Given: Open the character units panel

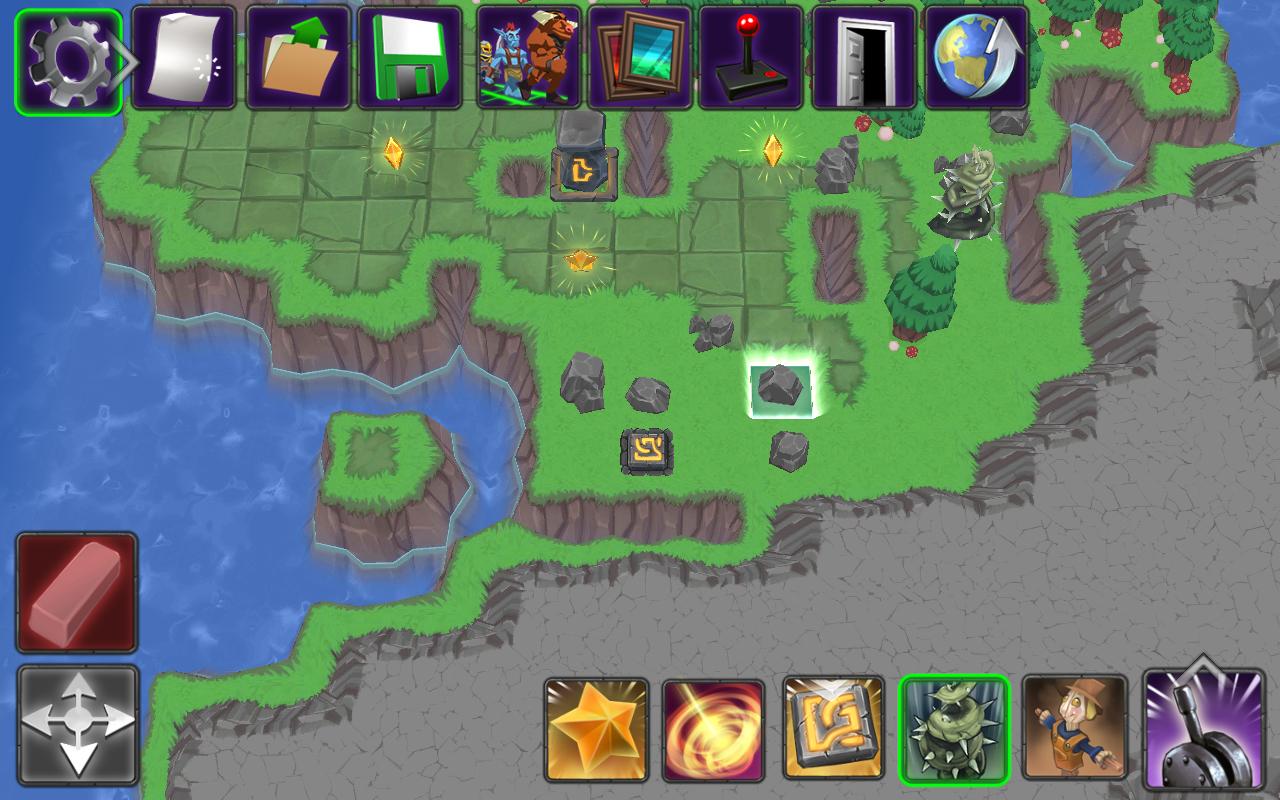Looking at the screenshot, I should pyautogui.click(x=527, y=58).
